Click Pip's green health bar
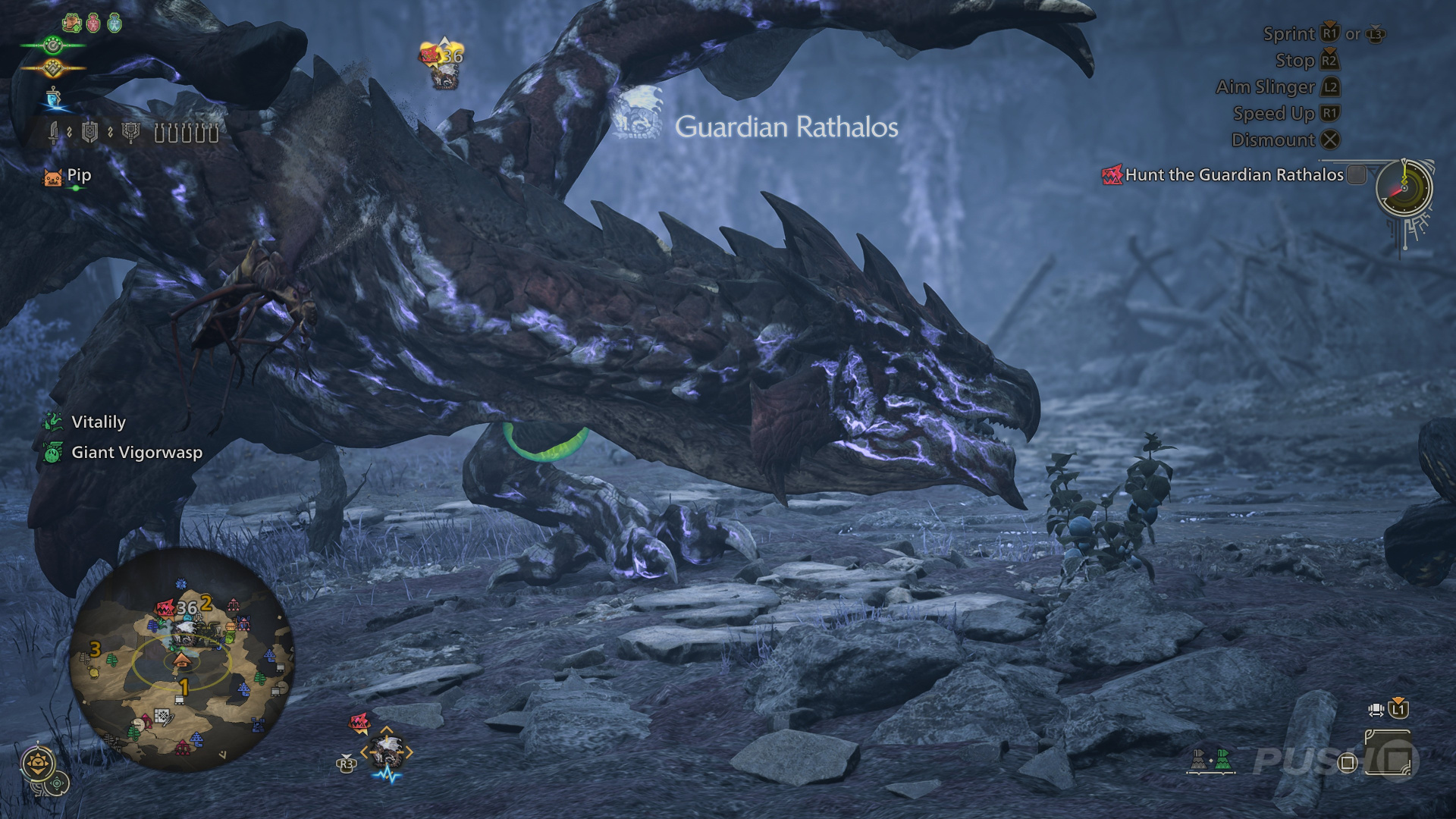Viewport: 1456px width, 819px height. [76, 189]
